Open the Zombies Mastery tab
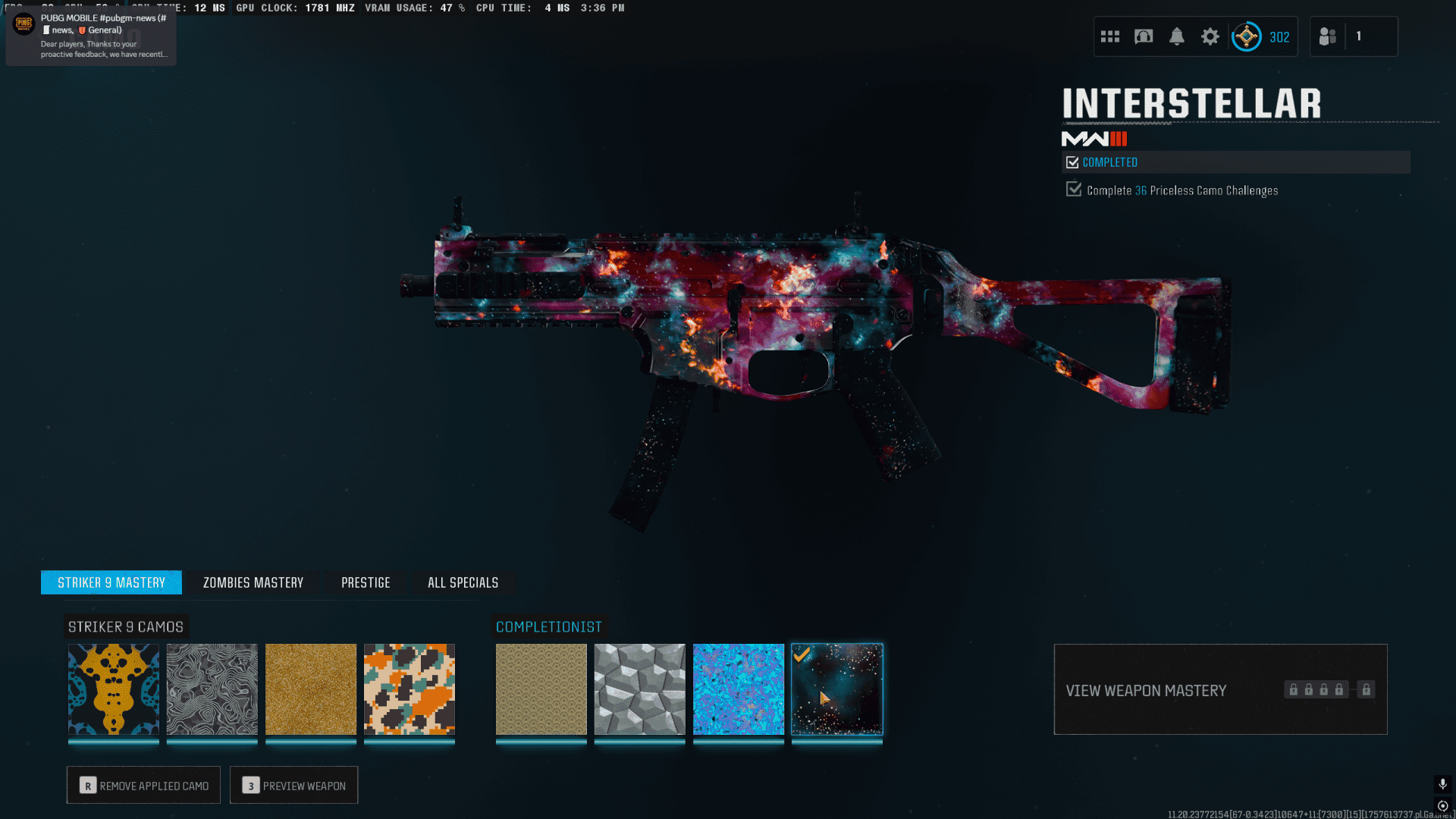 click(x=253, y=582)
